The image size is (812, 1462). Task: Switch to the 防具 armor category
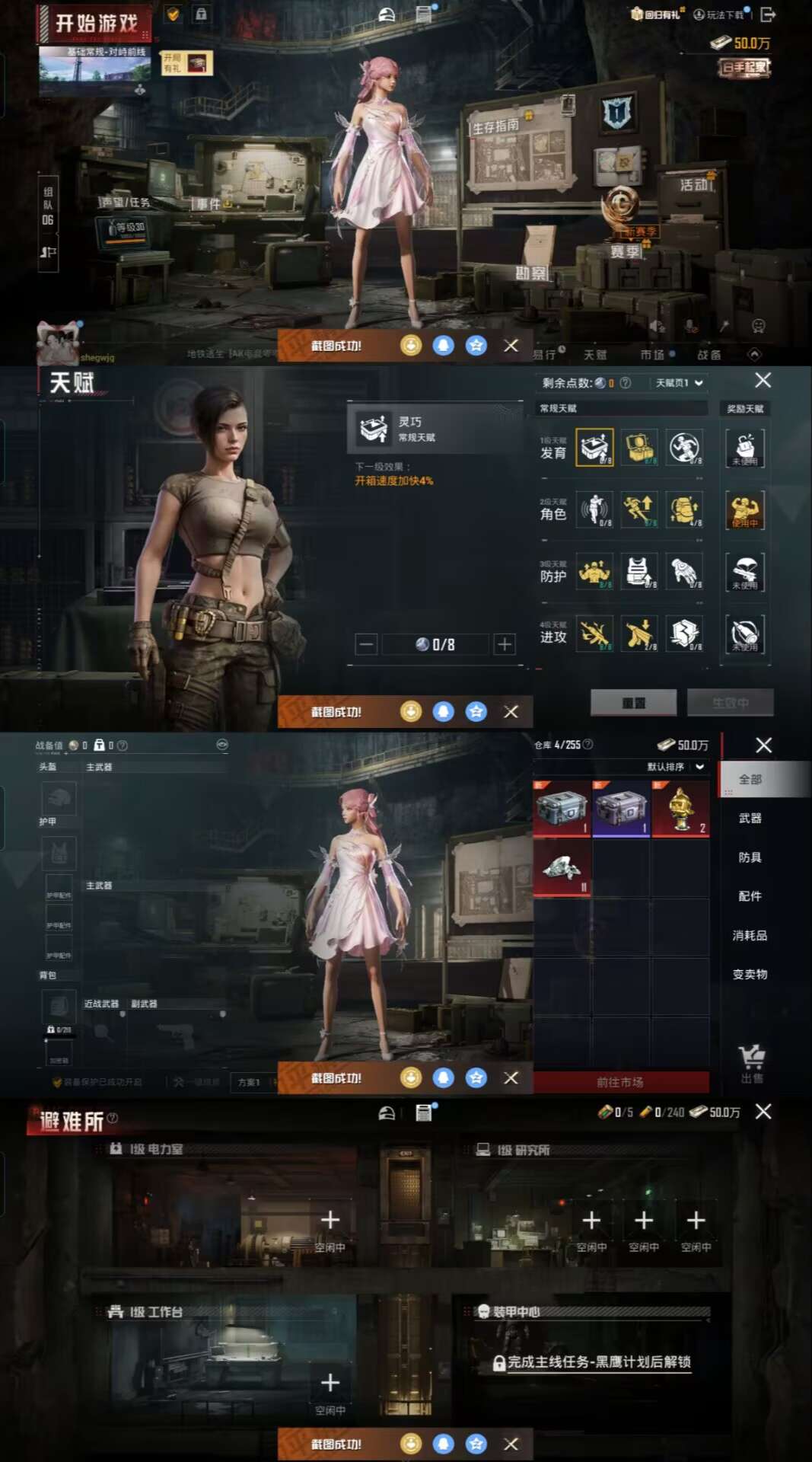[x=750, y=857]
